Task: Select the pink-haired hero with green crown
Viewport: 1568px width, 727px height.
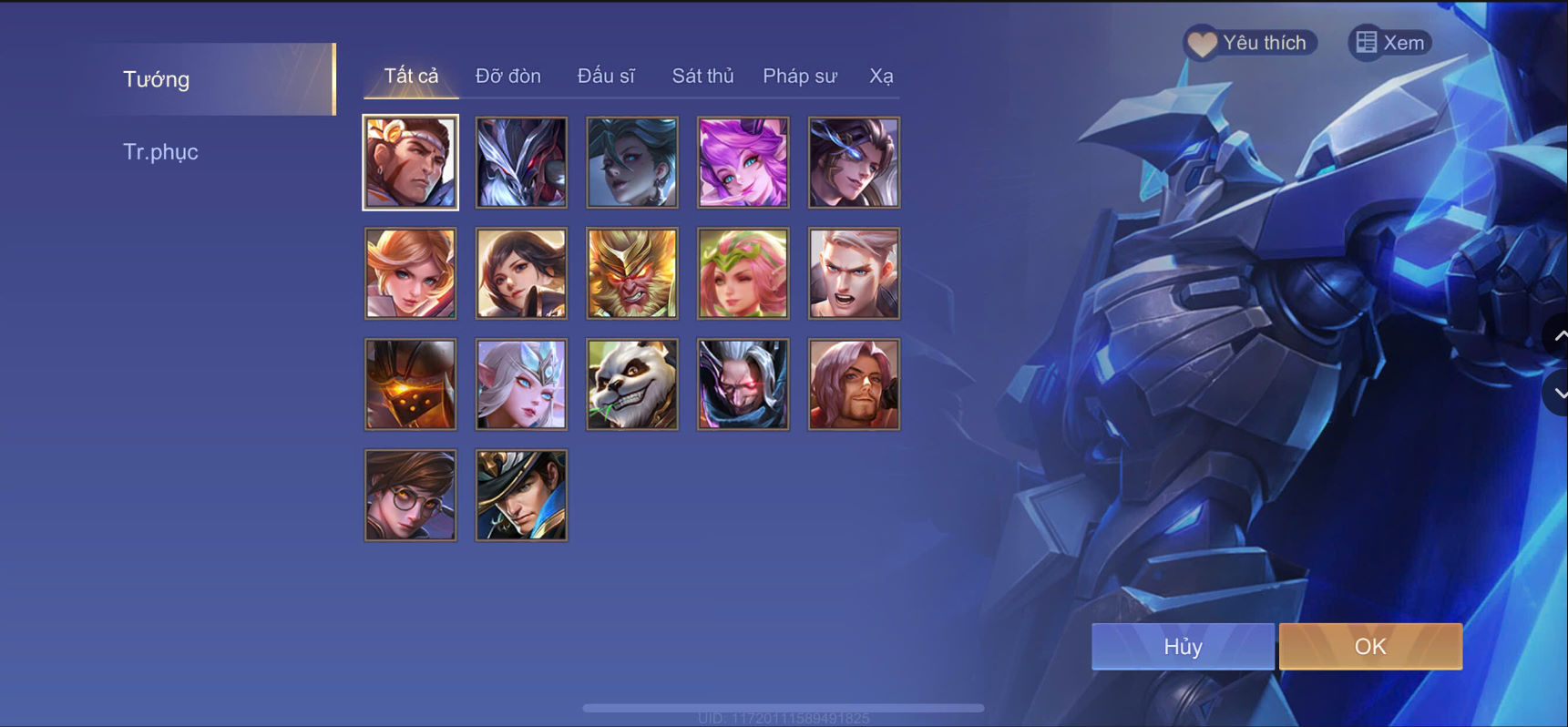Action: 743,272
